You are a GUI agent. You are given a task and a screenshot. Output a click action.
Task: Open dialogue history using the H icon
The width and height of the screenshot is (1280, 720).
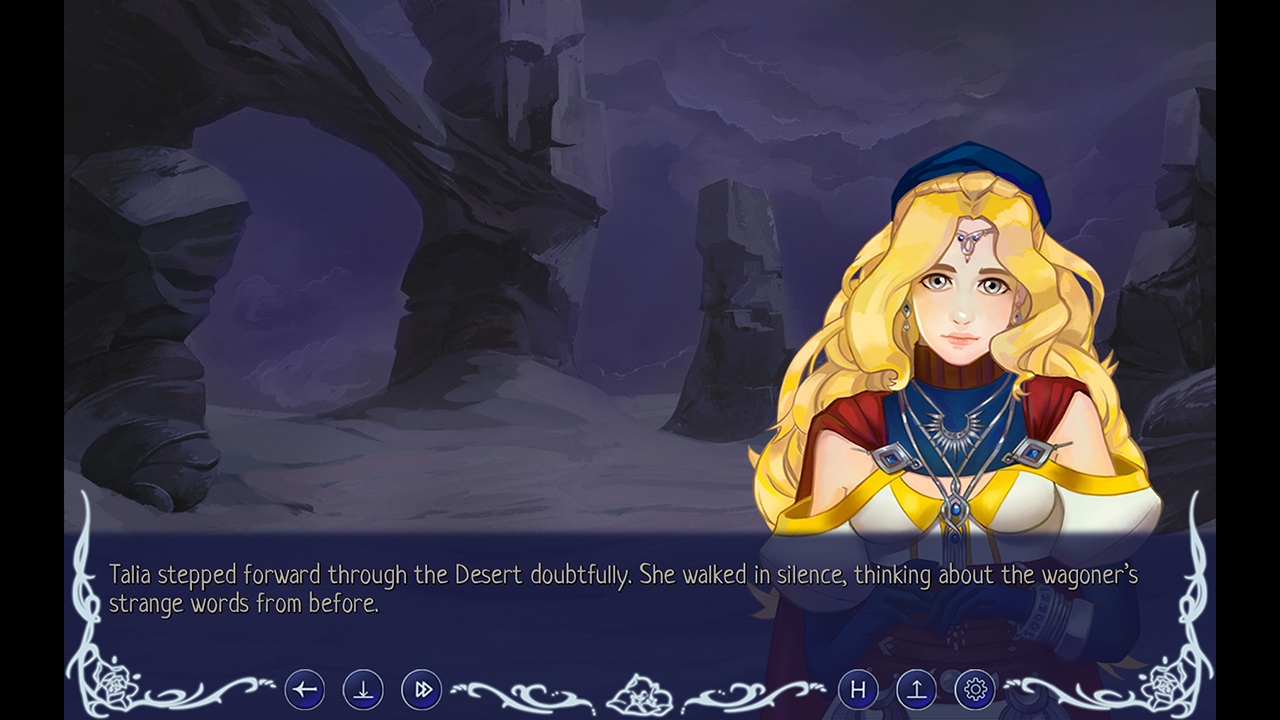pos(856,688)
